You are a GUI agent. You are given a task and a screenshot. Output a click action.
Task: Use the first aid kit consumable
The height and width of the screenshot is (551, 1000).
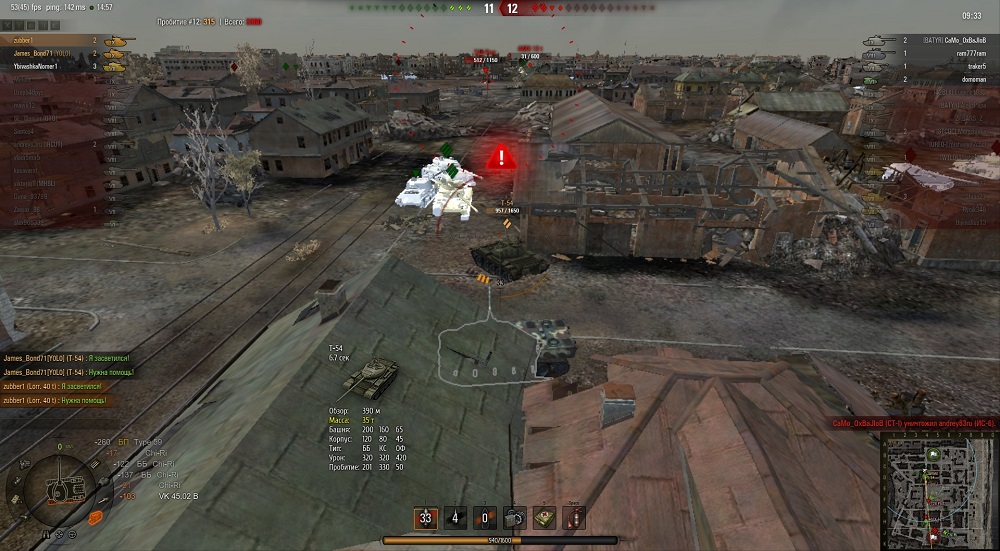click(x=546, y=519)
